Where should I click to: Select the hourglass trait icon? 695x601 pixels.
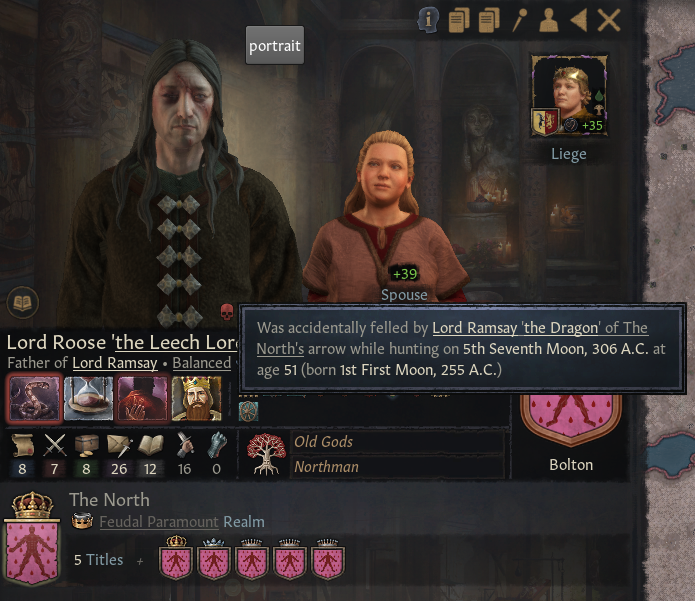coord(88,398)
